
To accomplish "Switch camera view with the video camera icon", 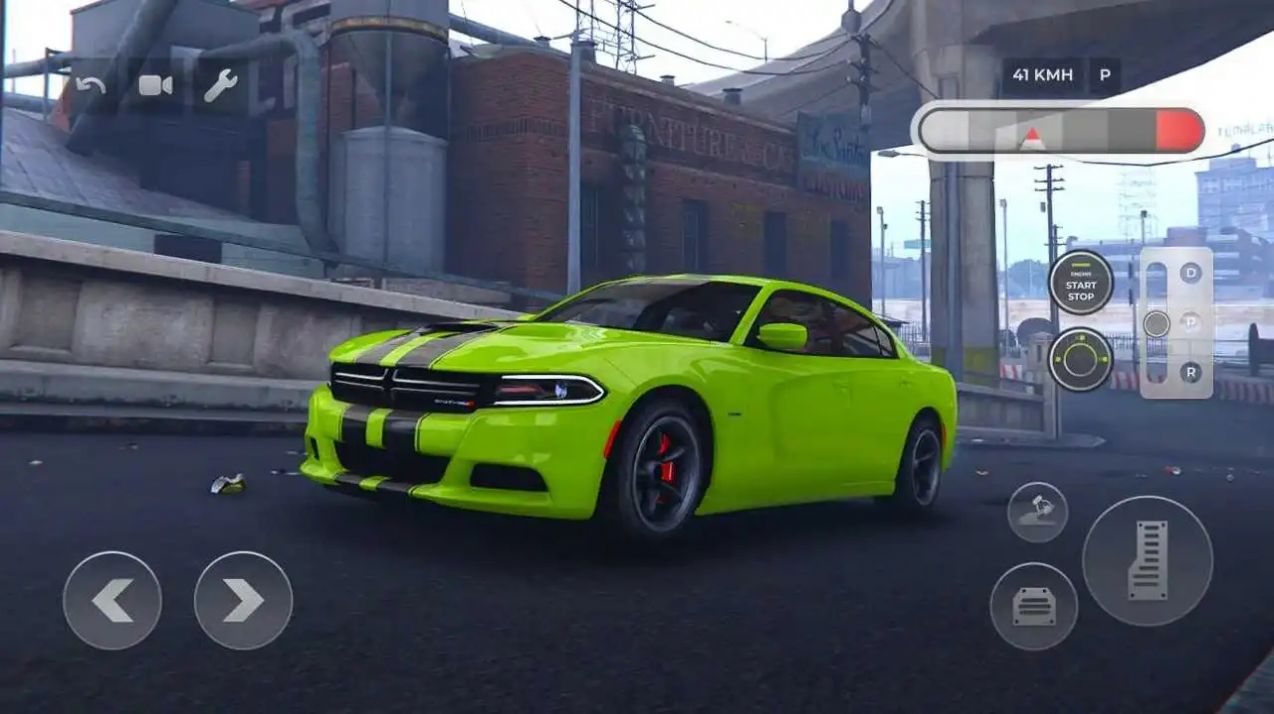I will [155, 86].
